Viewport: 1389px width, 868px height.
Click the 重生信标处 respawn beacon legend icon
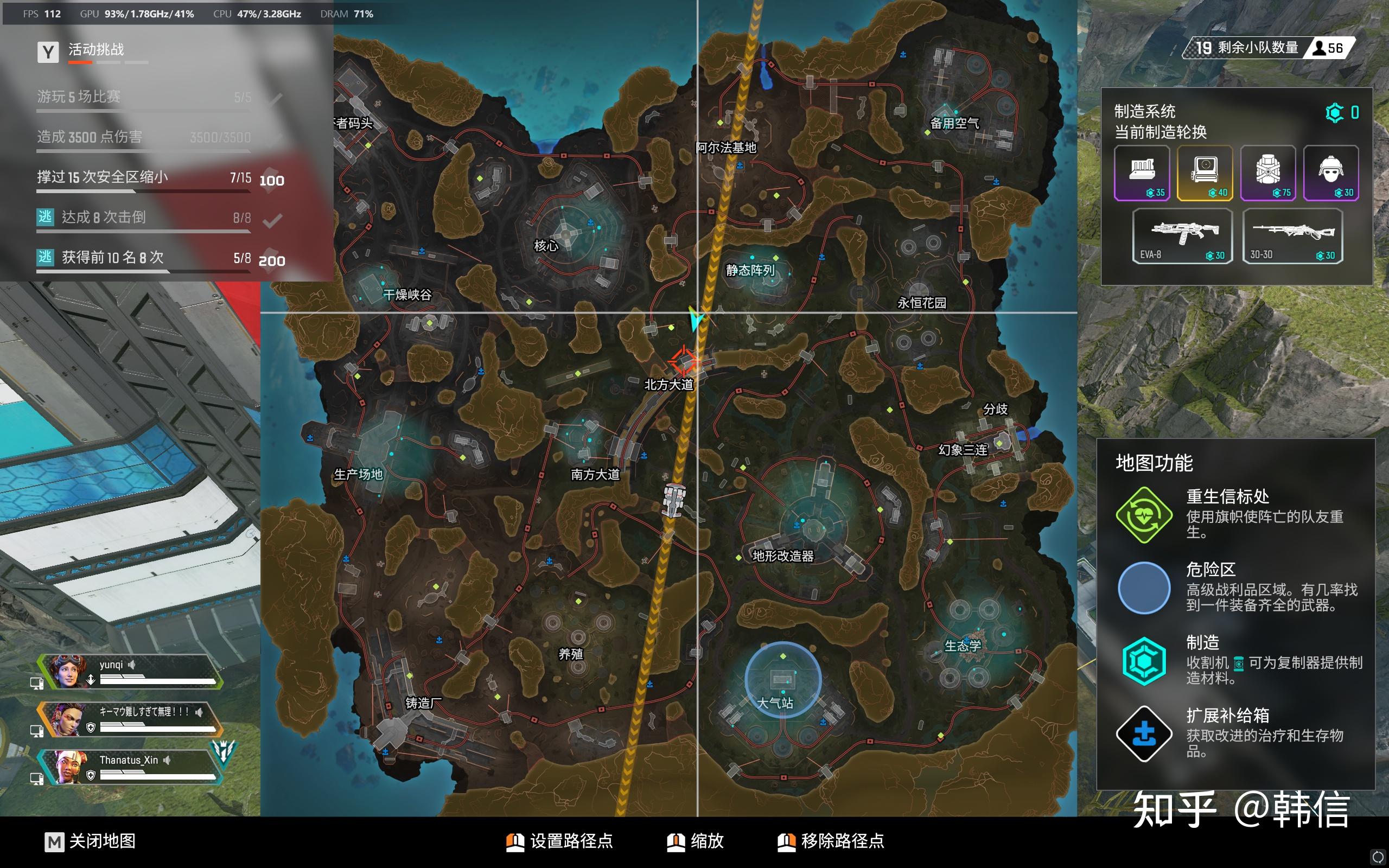point(1144,514)
